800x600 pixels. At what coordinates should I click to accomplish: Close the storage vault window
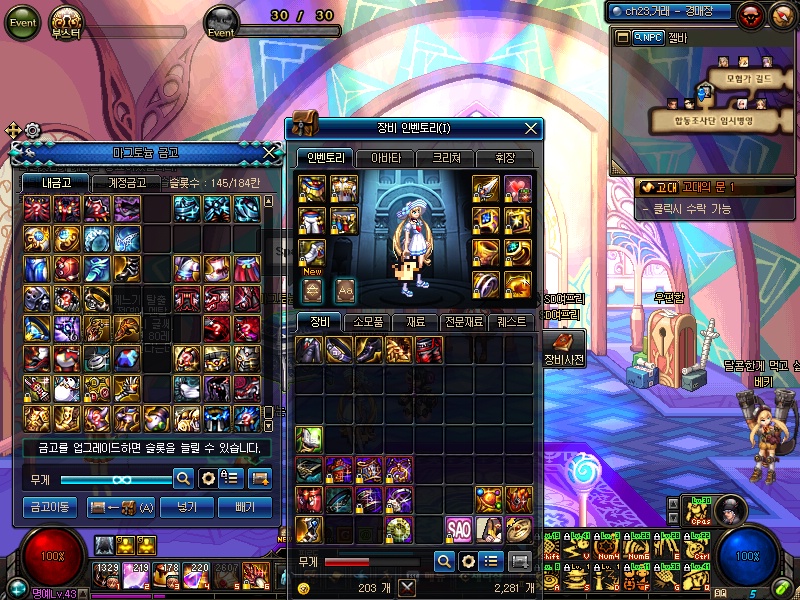click(269, 152)
